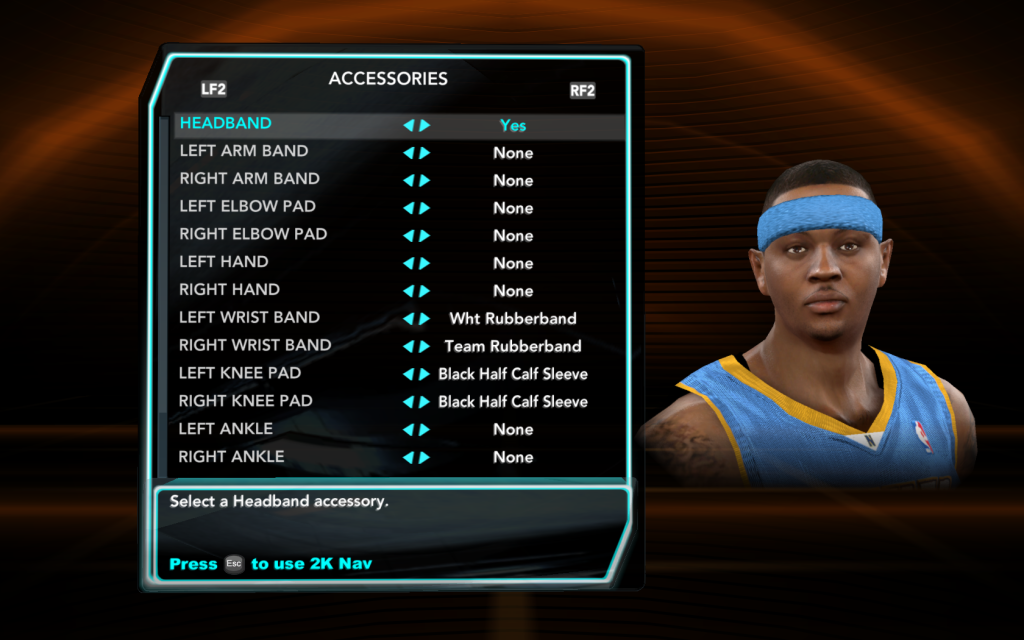Advance Right Ankle with its right arrow
The image size is (1024, 640).
425,458
